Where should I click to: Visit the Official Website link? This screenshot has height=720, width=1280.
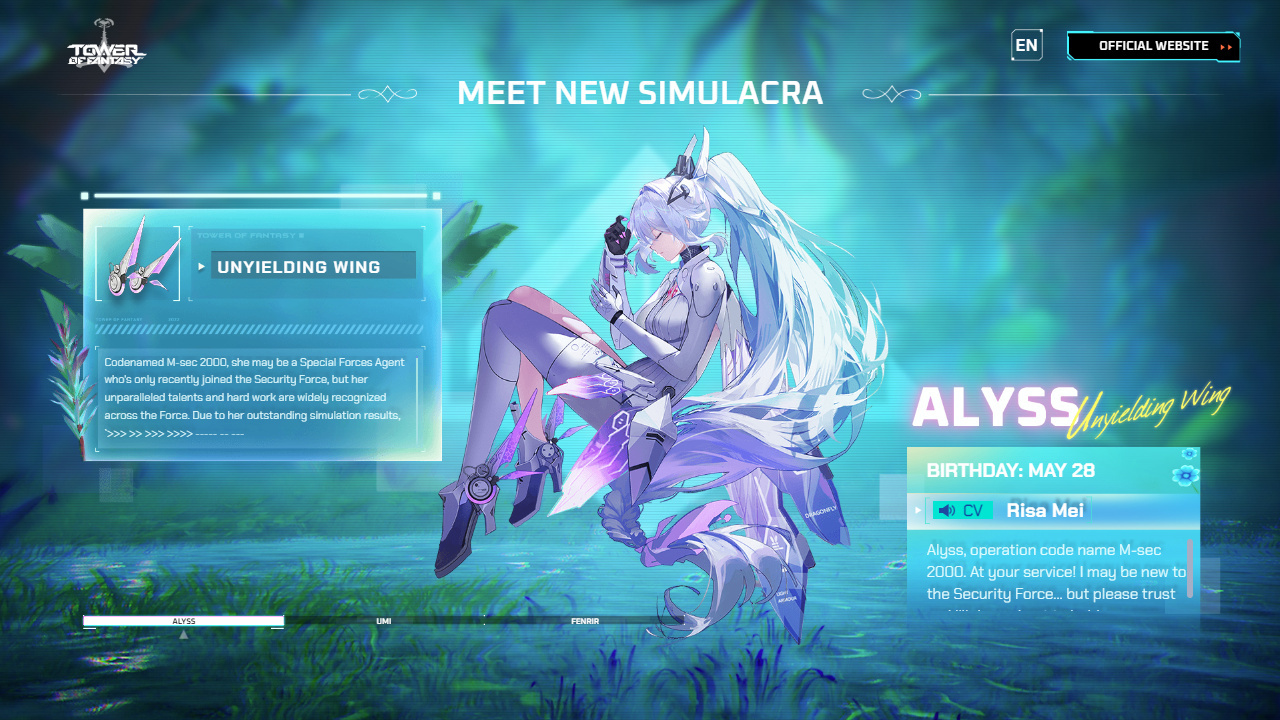pos(1153,46)
